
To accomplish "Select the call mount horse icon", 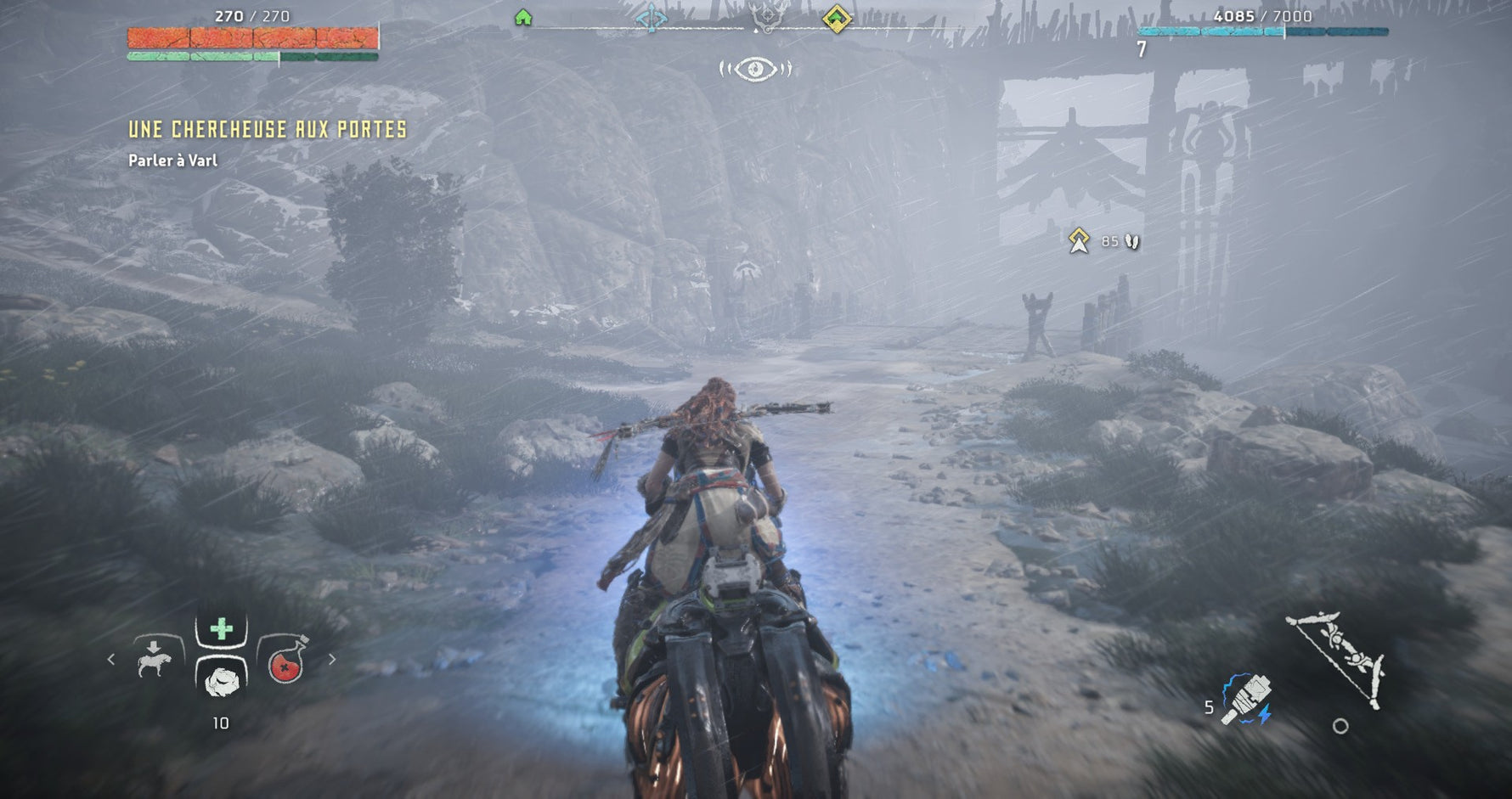I will click(154, 659).
